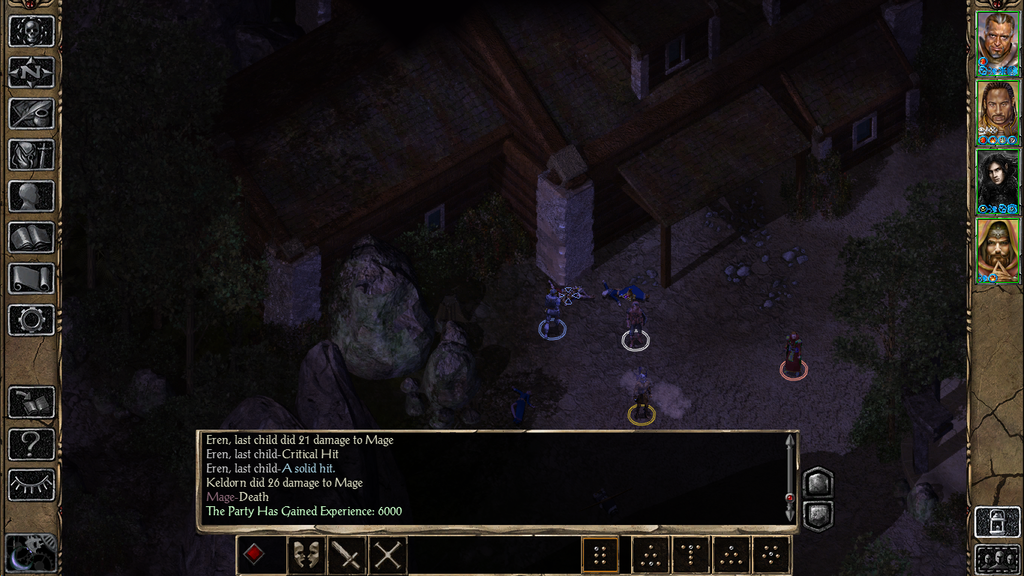
Task: Select the sword attack action
Action: point(346,555)
